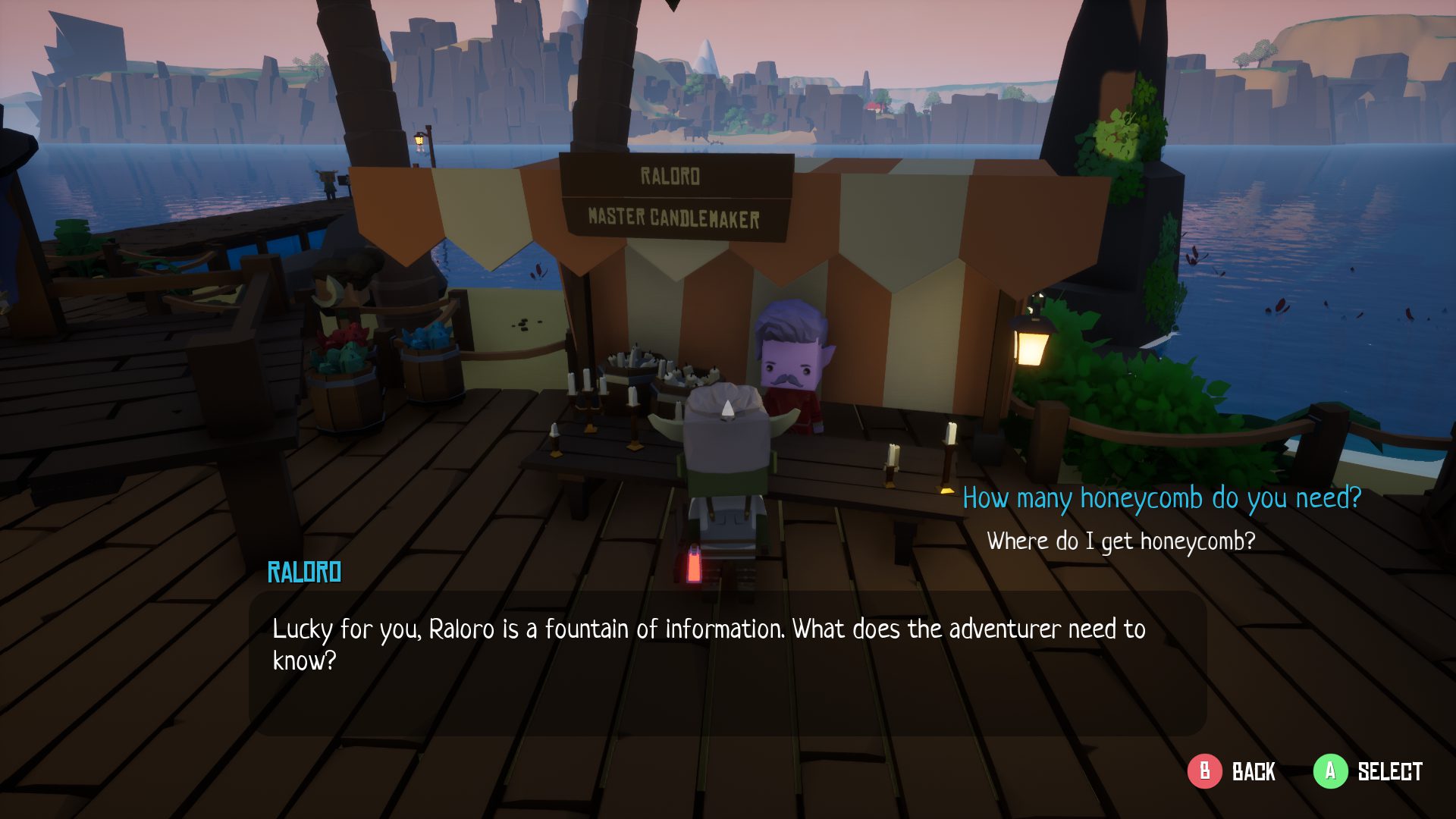Choose "Where do I get honeycomb?" reply

click(x=1121, y=541)
